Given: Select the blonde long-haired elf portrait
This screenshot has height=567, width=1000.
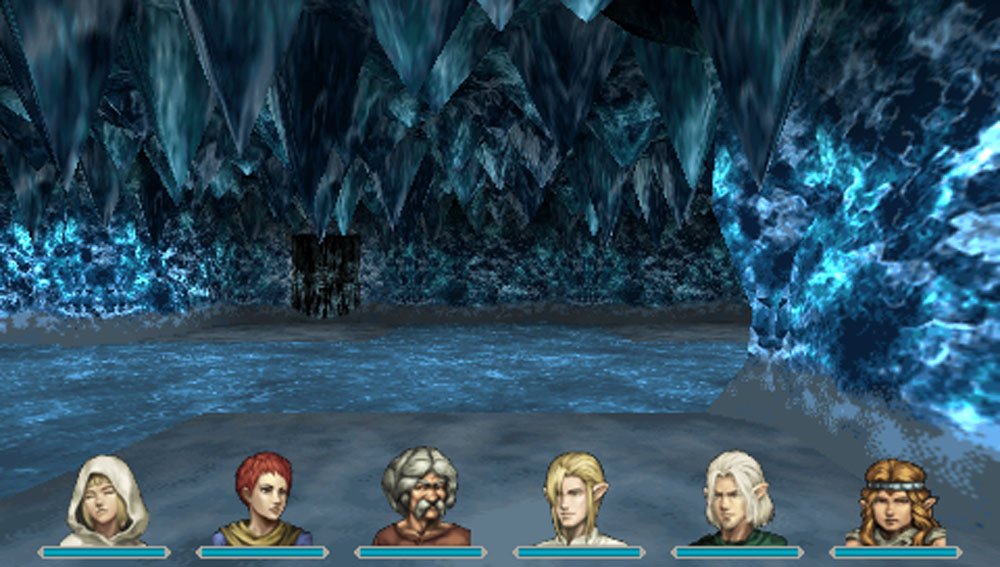Looking at the screenshot, I should [x=579, y=500].
